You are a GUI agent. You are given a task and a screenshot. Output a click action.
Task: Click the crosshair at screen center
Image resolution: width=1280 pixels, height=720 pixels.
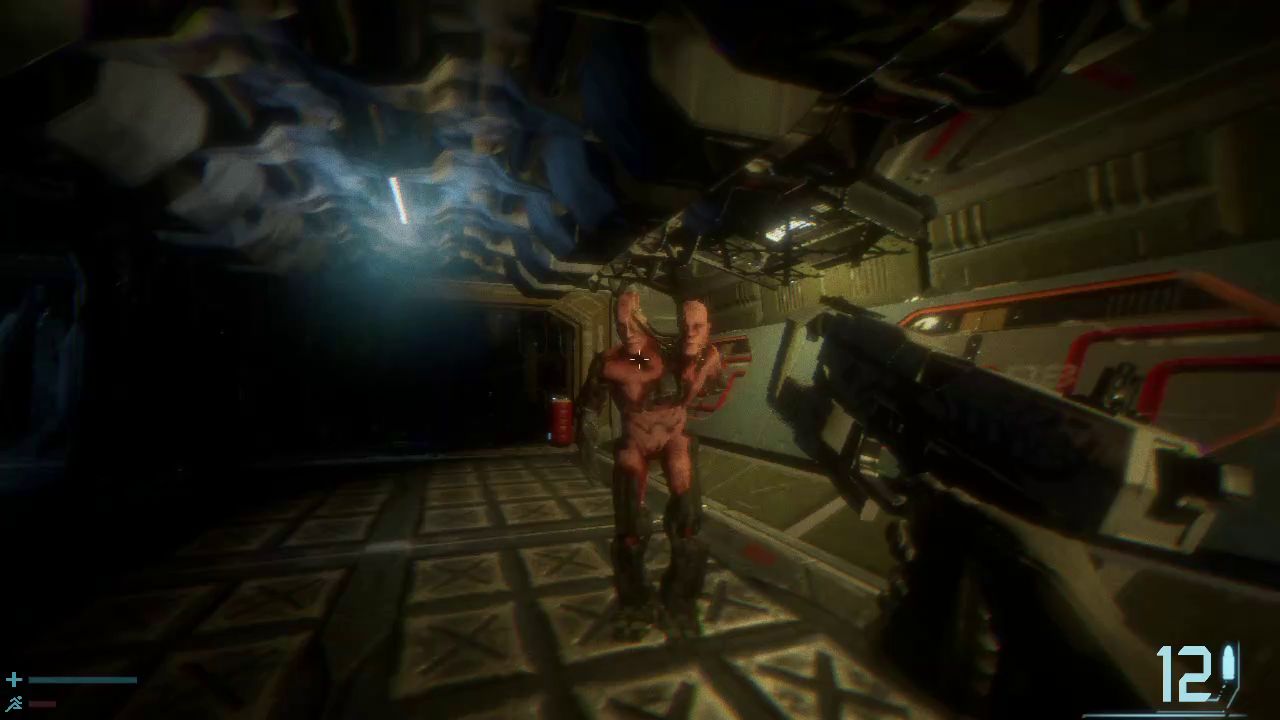pos(639,360)
